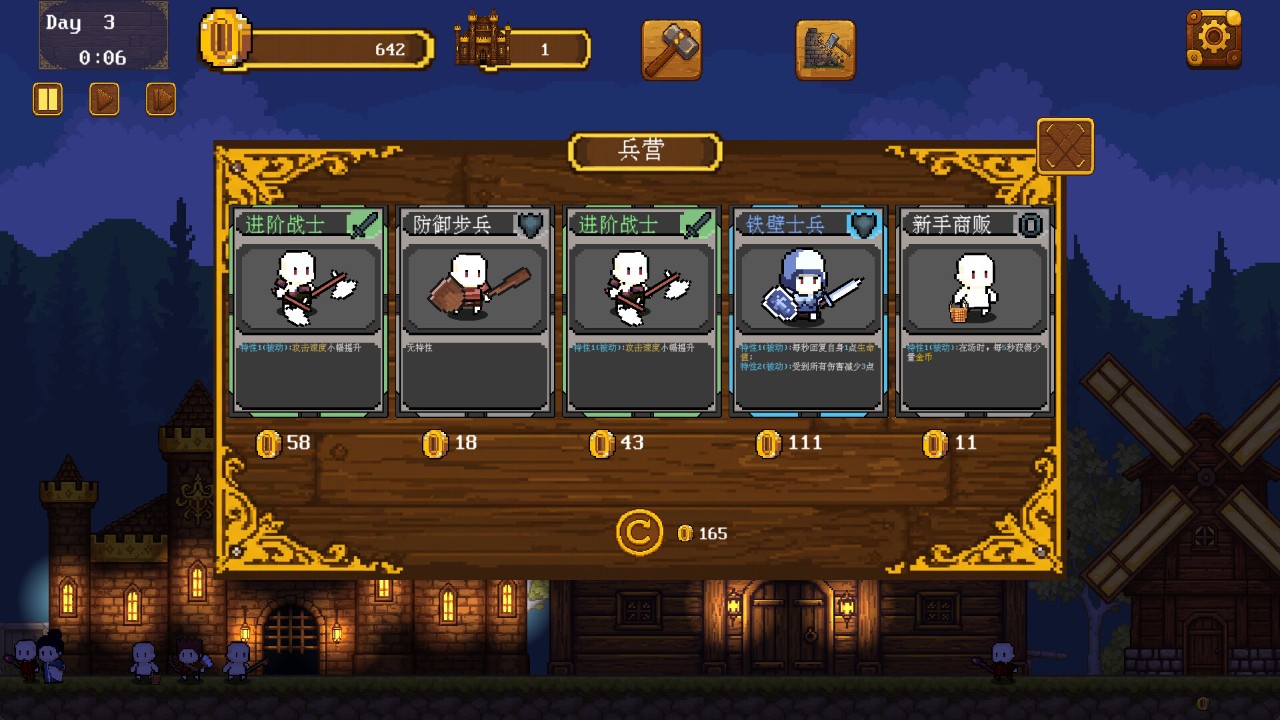Viewport: 1280px width, 720px height.
Task: Choose the 新手商贩 merchant card
Action: pos(975,310)
